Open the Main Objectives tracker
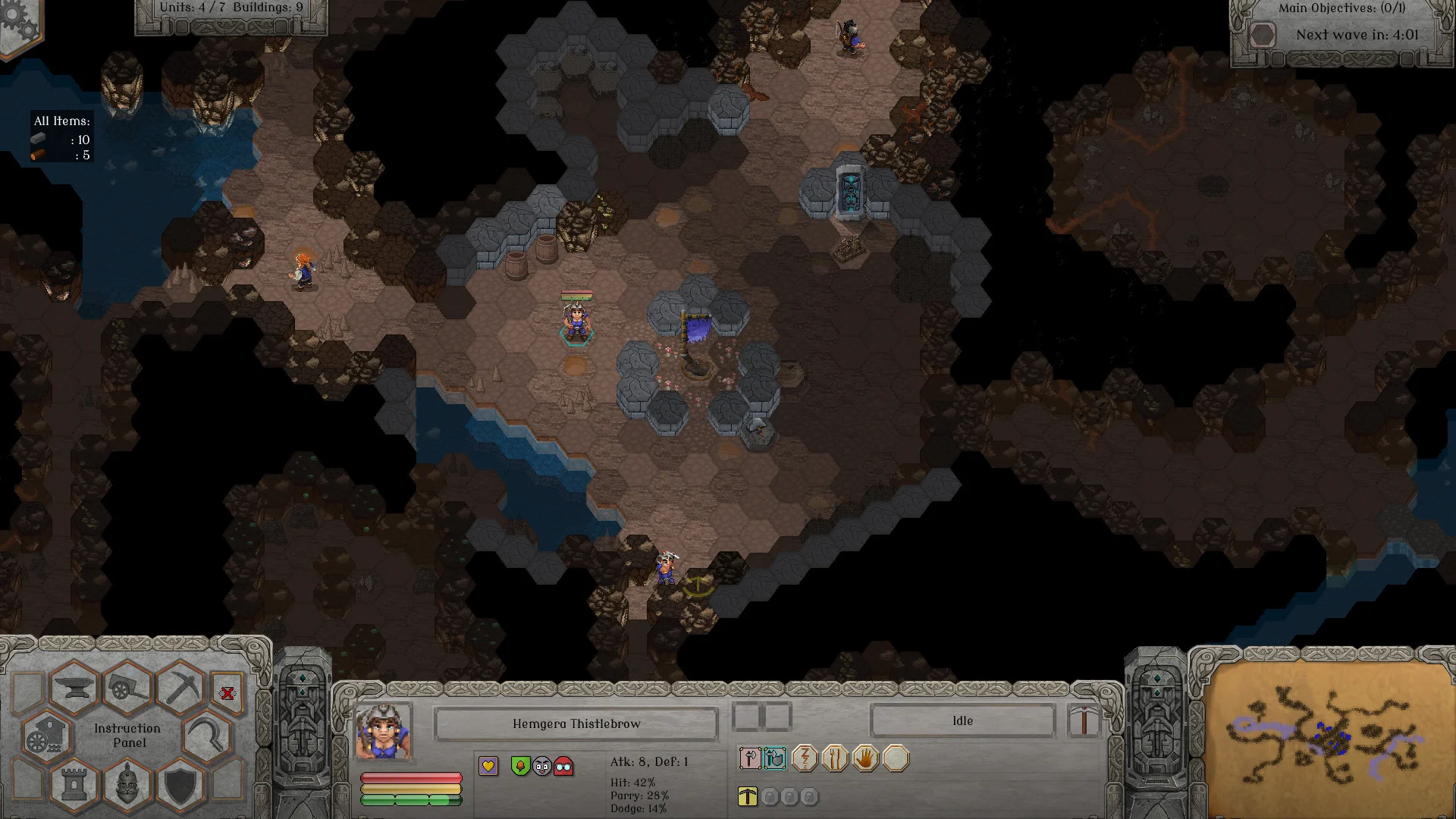The height and width of the screenshot is (819, 1456). coord(1341,8)
